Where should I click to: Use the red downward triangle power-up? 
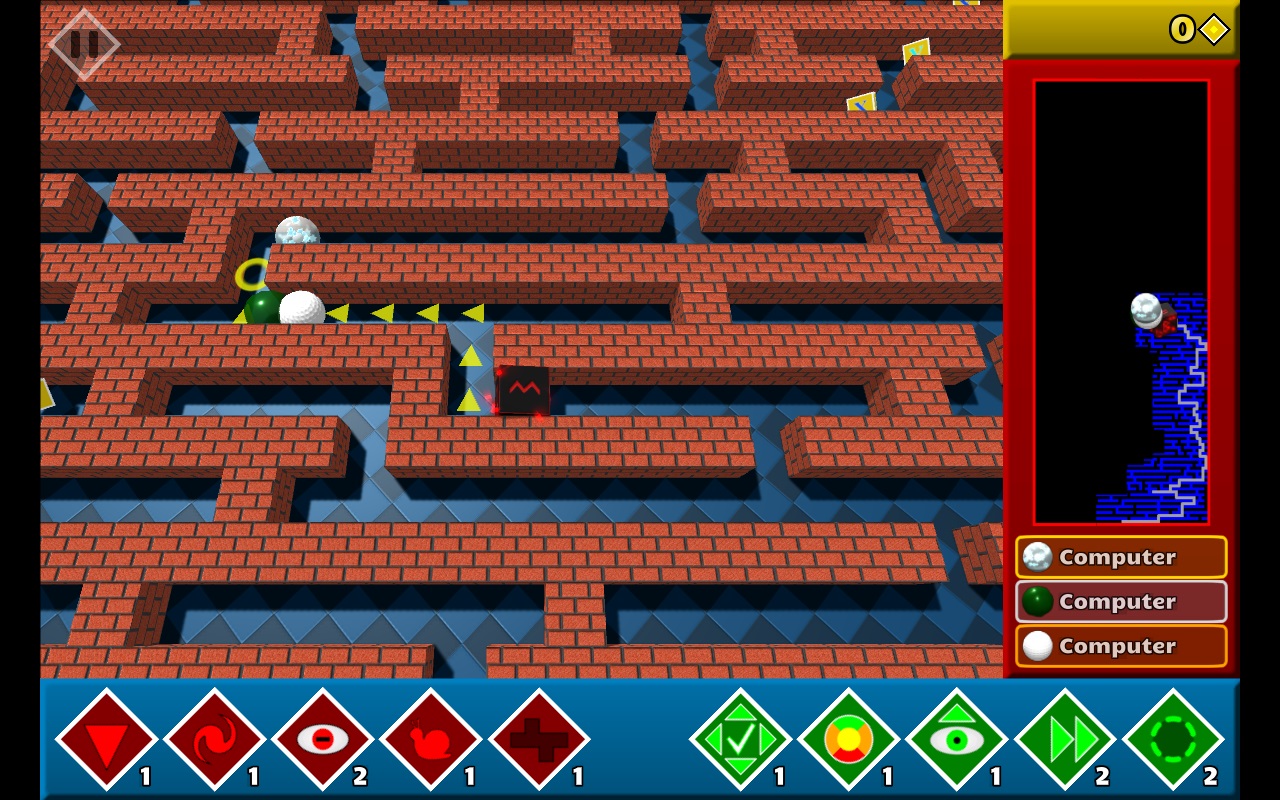click(x=105, y=739)
